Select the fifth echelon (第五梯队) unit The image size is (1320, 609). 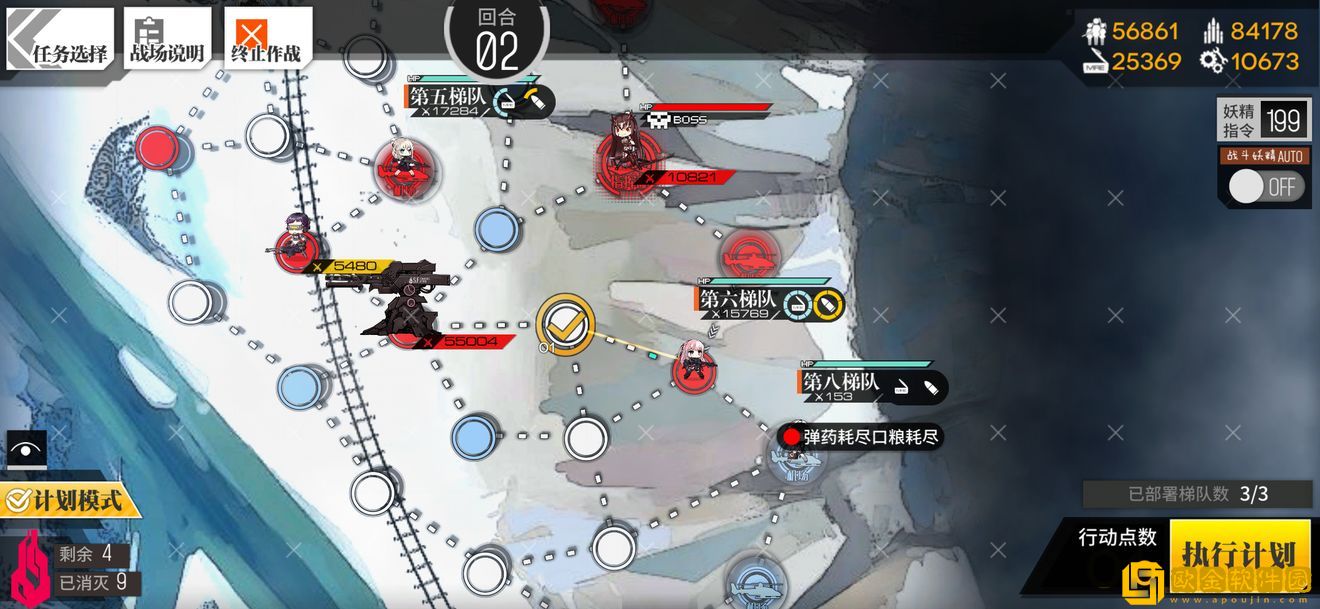(x=402, y=167)
